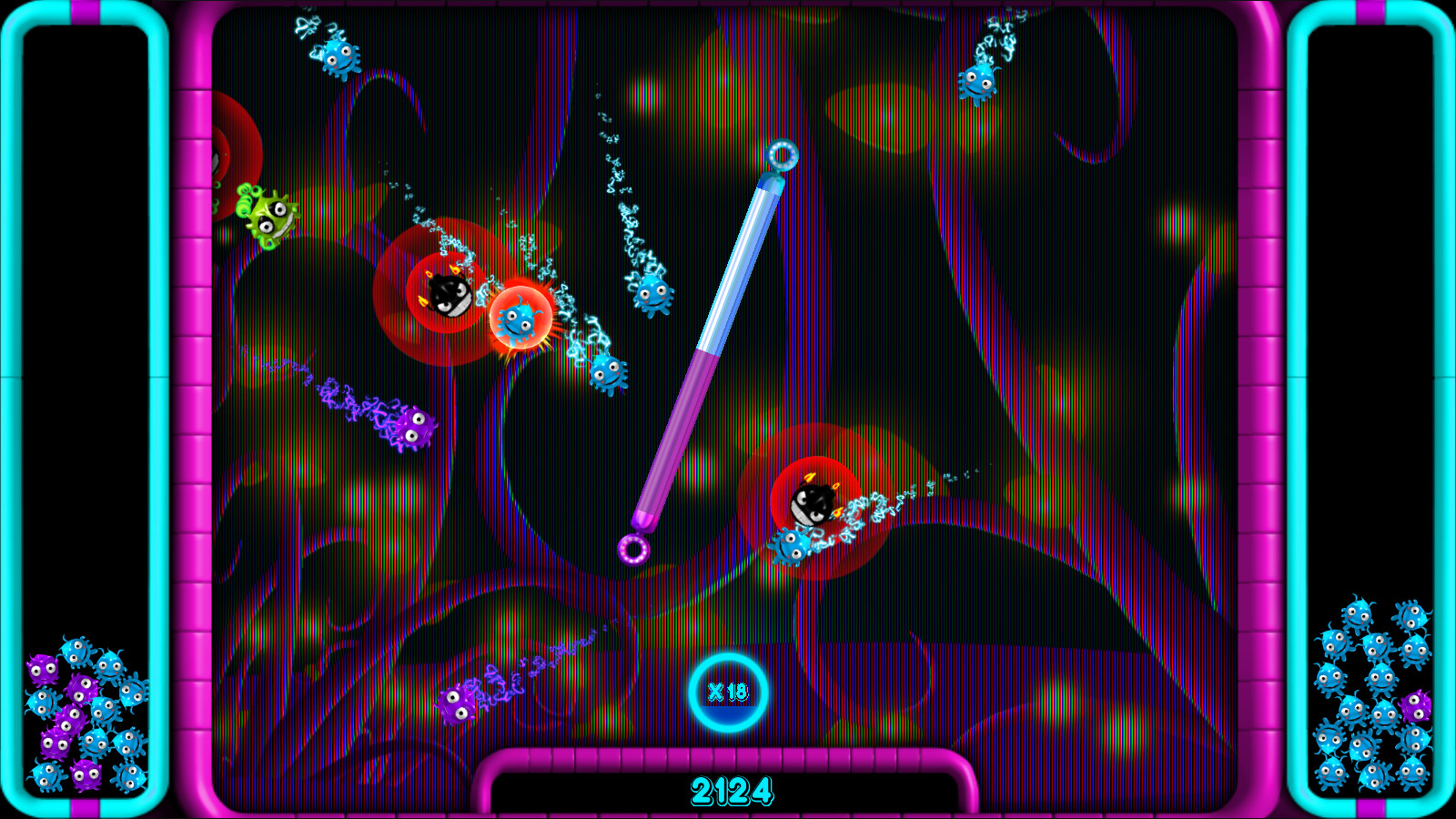Viewport: 1456px width, 819px height.
Task: Toggle the glowing ring at the paddle's top end
Action: (783, 154)
